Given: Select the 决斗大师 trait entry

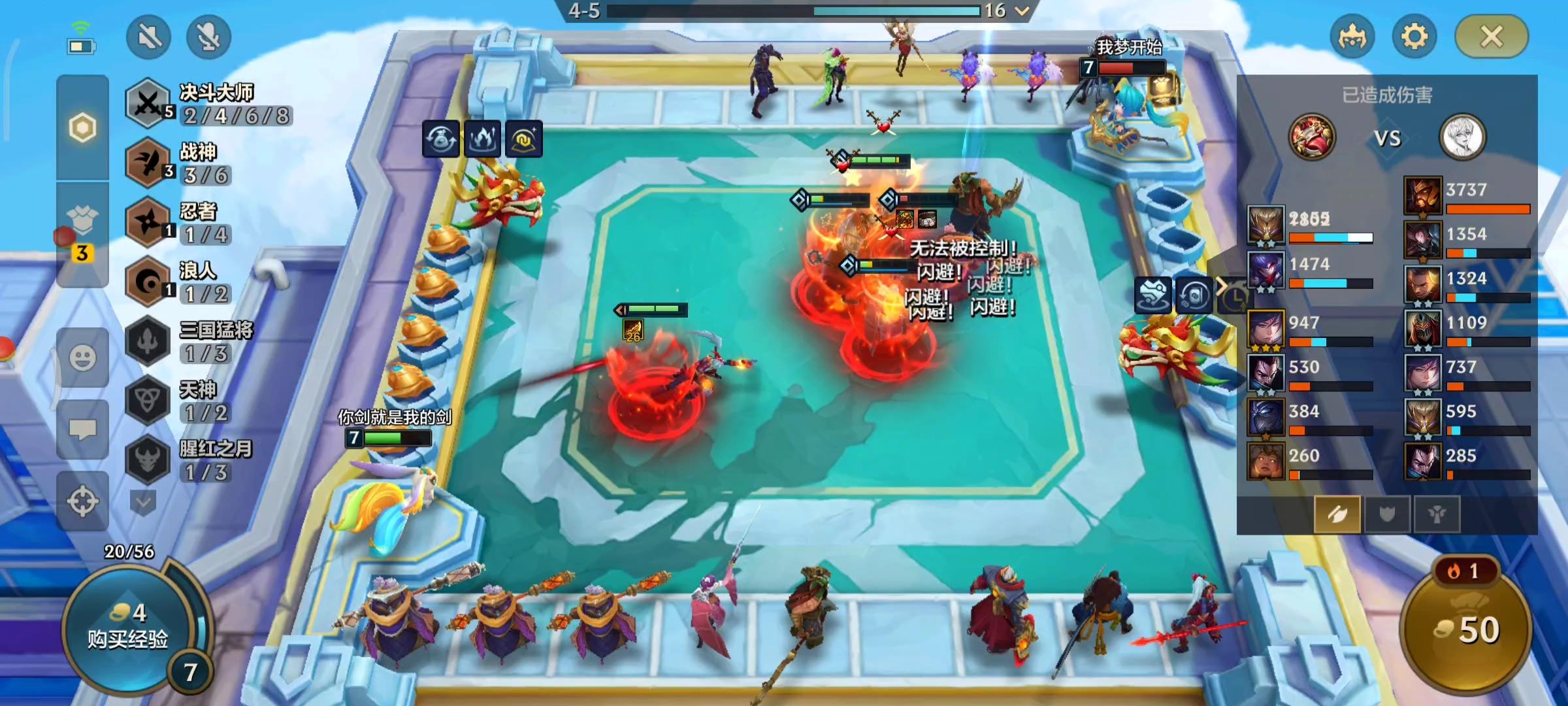Looking at the screenshot, I should point(208,103).
